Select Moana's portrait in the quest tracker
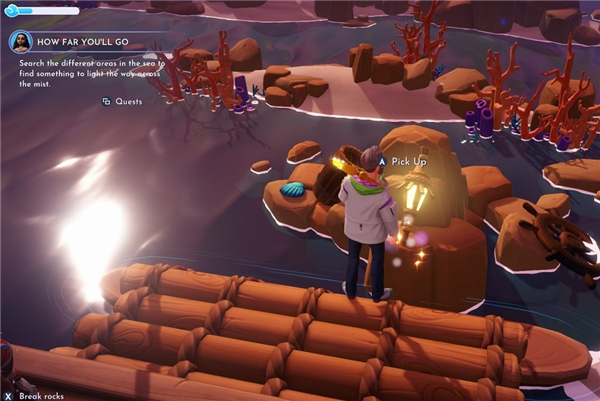Image resolution: width=600 pixels, height=401 pixels. pyautogui.click(x=21, y=42)
